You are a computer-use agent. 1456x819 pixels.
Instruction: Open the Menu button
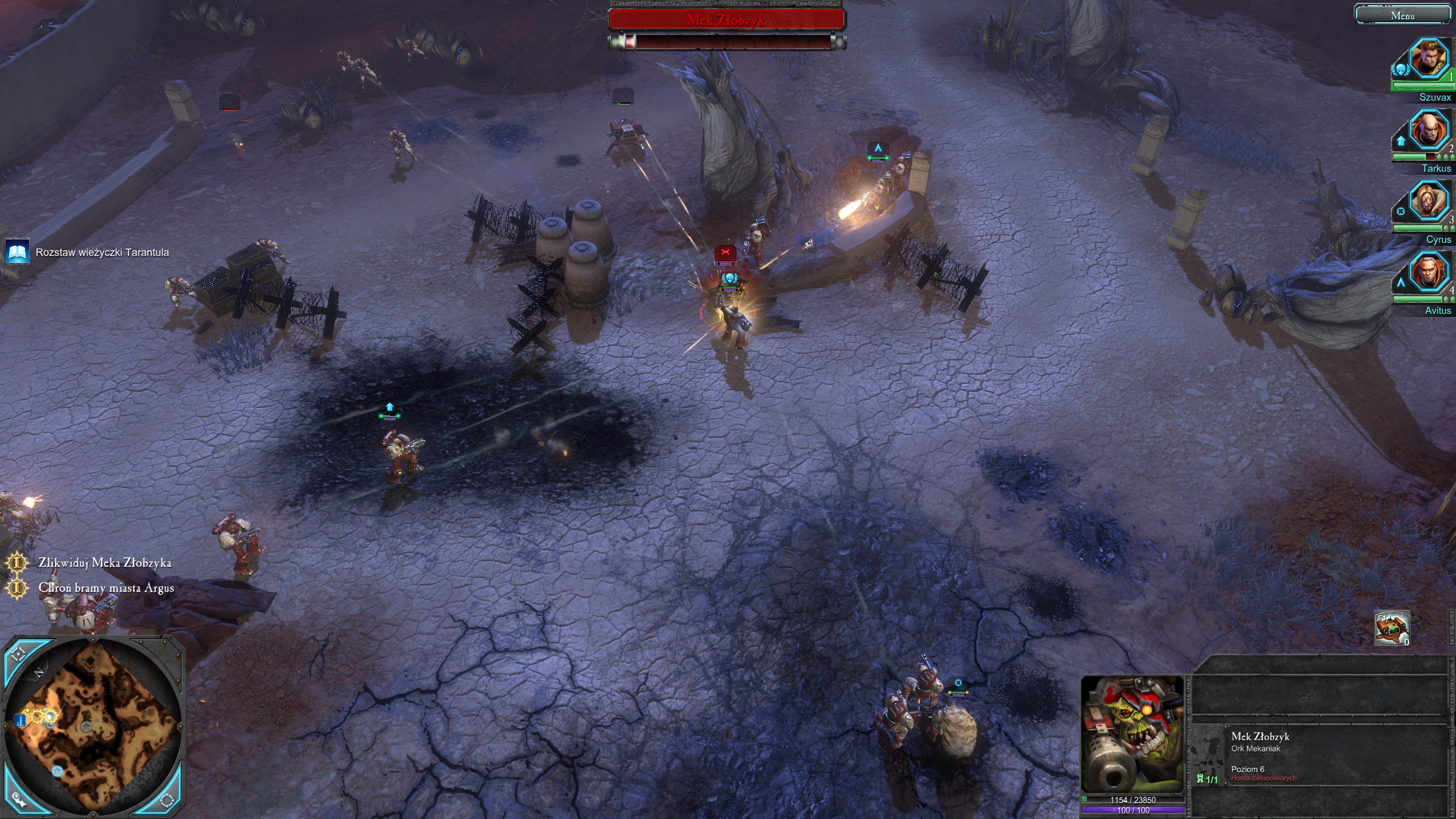point(1402,15)
